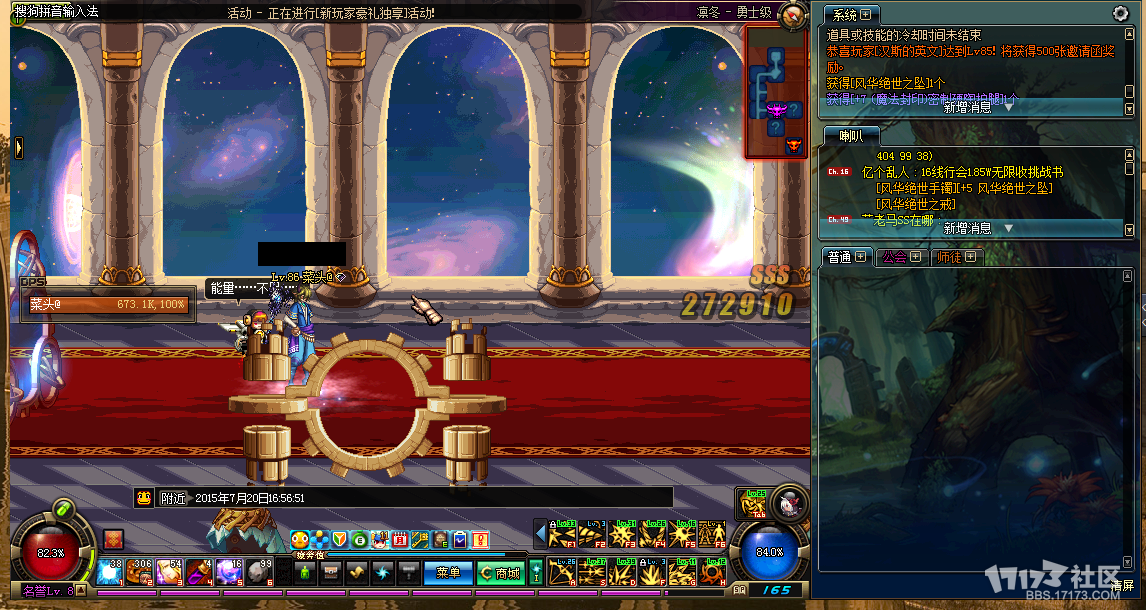Activate the Lv.26 skill on hotkey A
Image resolution: width=1146 pixels, height=610 pixels.
tap(565, 572)
